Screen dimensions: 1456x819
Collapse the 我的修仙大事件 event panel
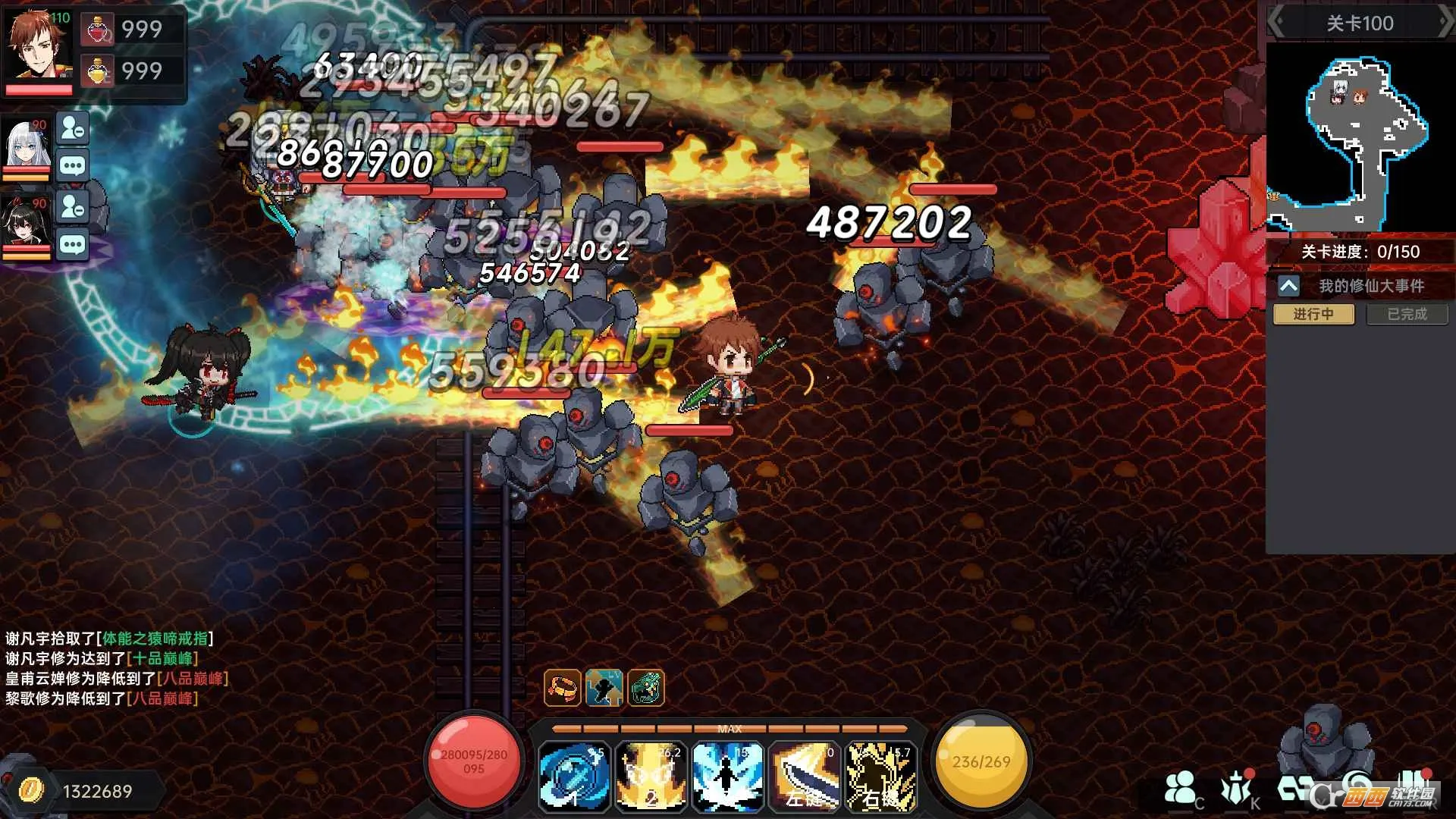pos(1289,286)
